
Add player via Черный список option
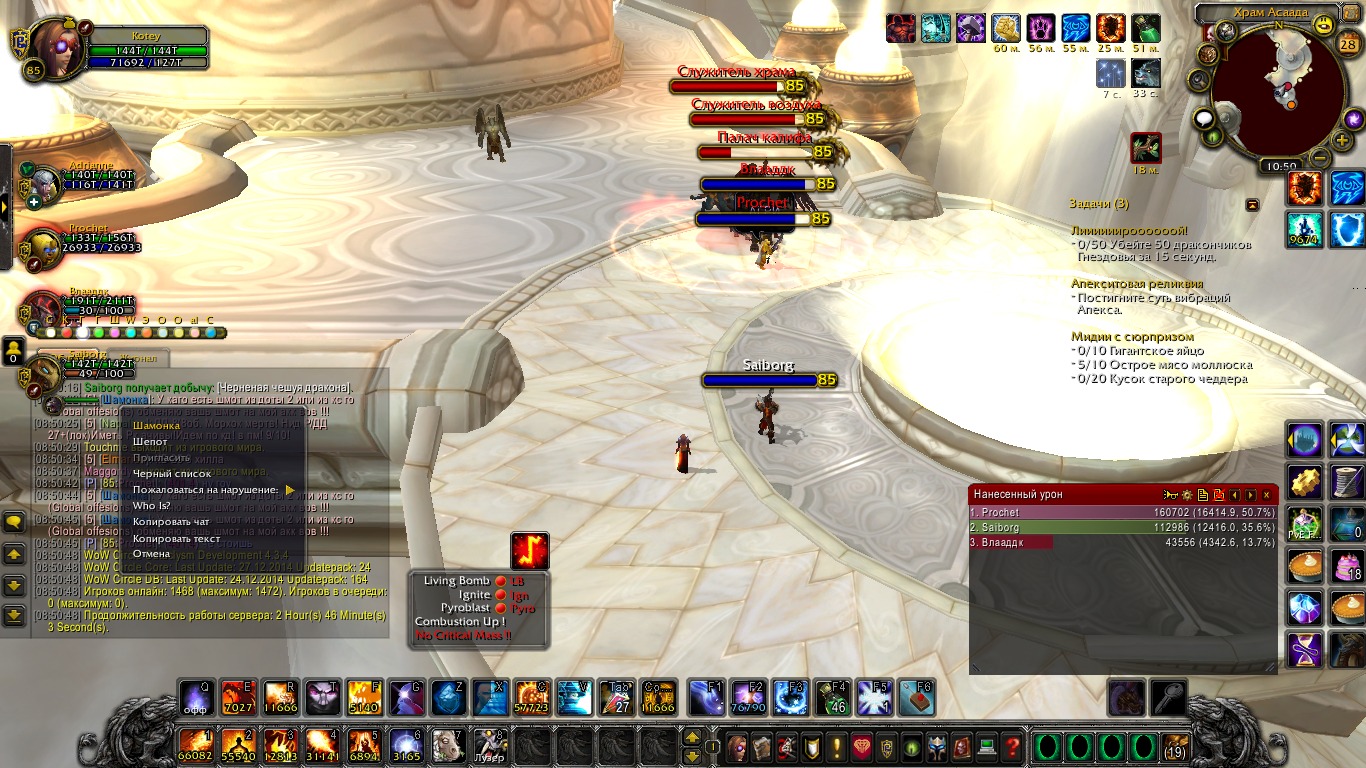point(172,474)
